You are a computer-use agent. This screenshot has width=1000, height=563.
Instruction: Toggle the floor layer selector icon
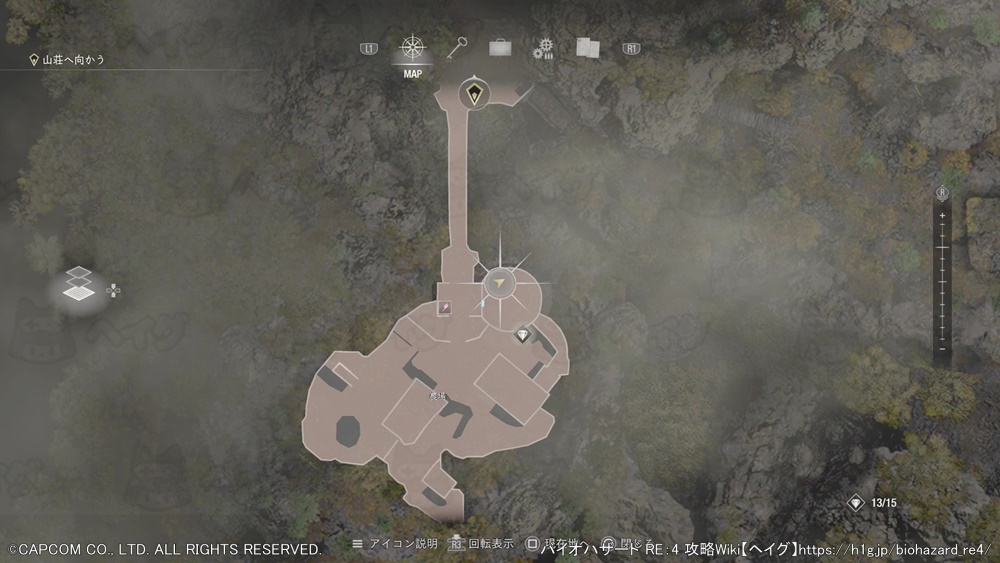[x=79, y=285]
